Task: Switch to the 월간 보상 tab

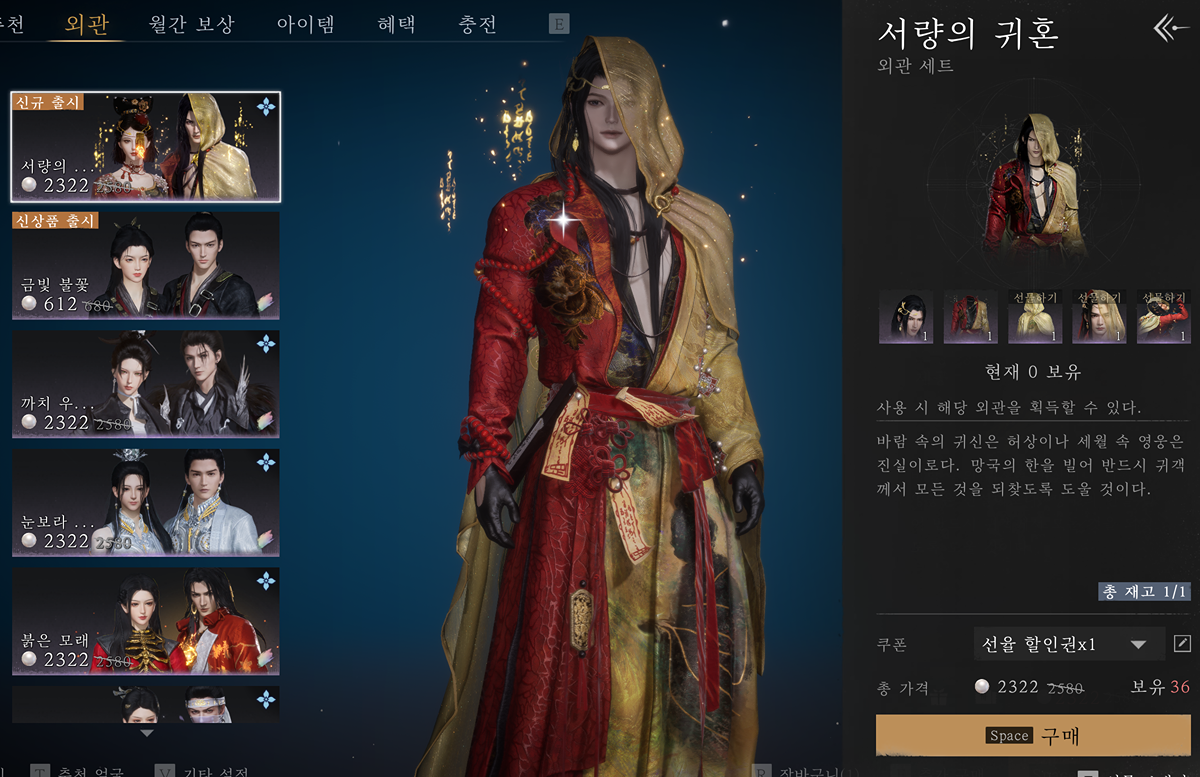Action: 191,24
